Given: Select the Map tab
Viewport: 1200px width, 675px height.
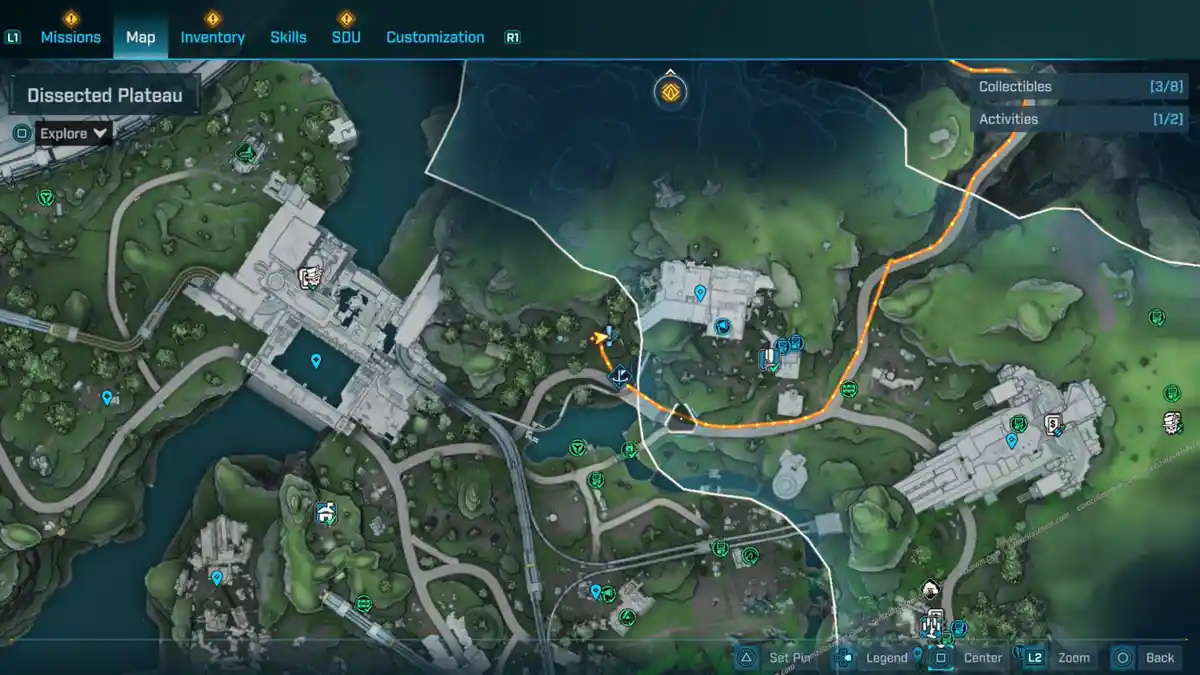Looking at the screenshot, I should (140, 37).
